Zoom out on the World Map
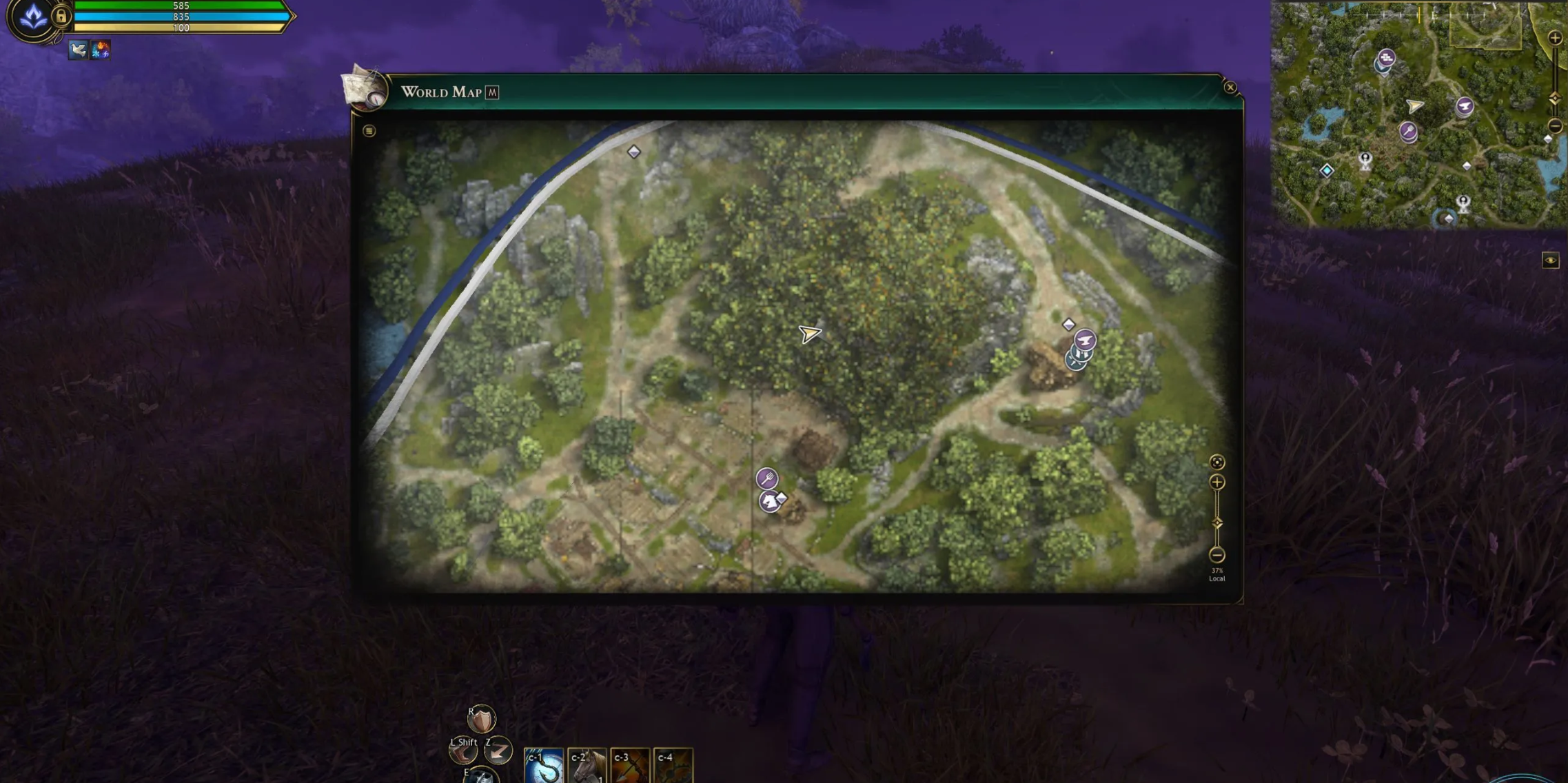This screenshot has height=783, width=1568. pyautogui.click(x=1217, y=555)
